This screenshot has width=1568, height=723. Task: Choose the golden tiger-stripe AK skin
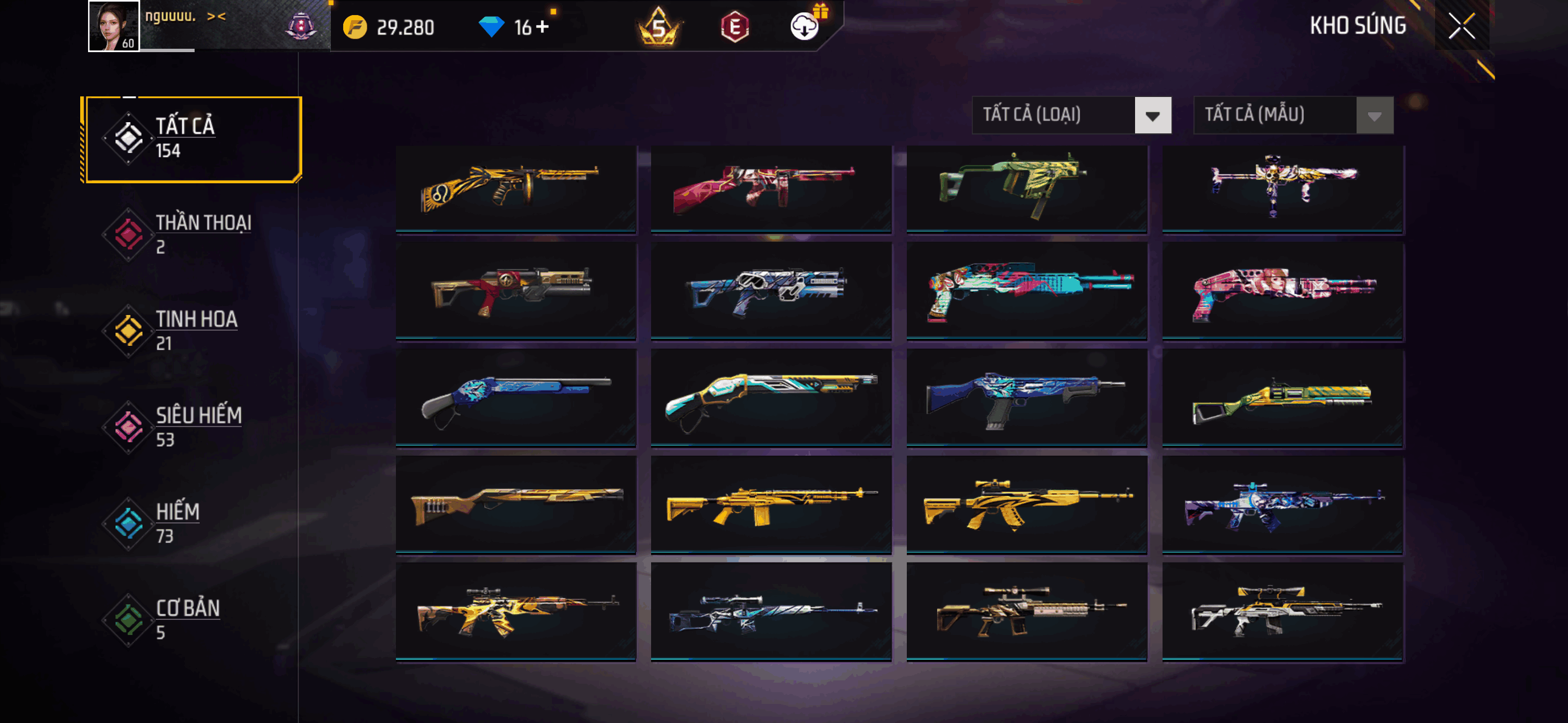pyautogui.click(x=1026, y=504)
